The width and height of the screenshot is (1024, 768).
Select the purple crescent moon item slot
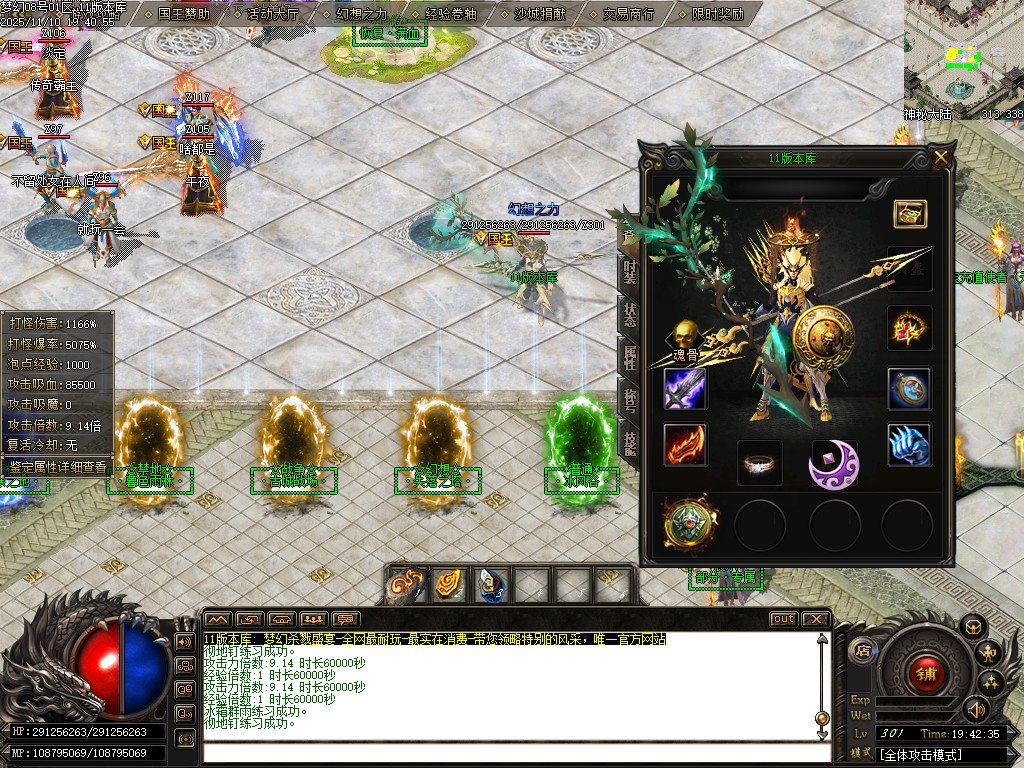point(834,463)
